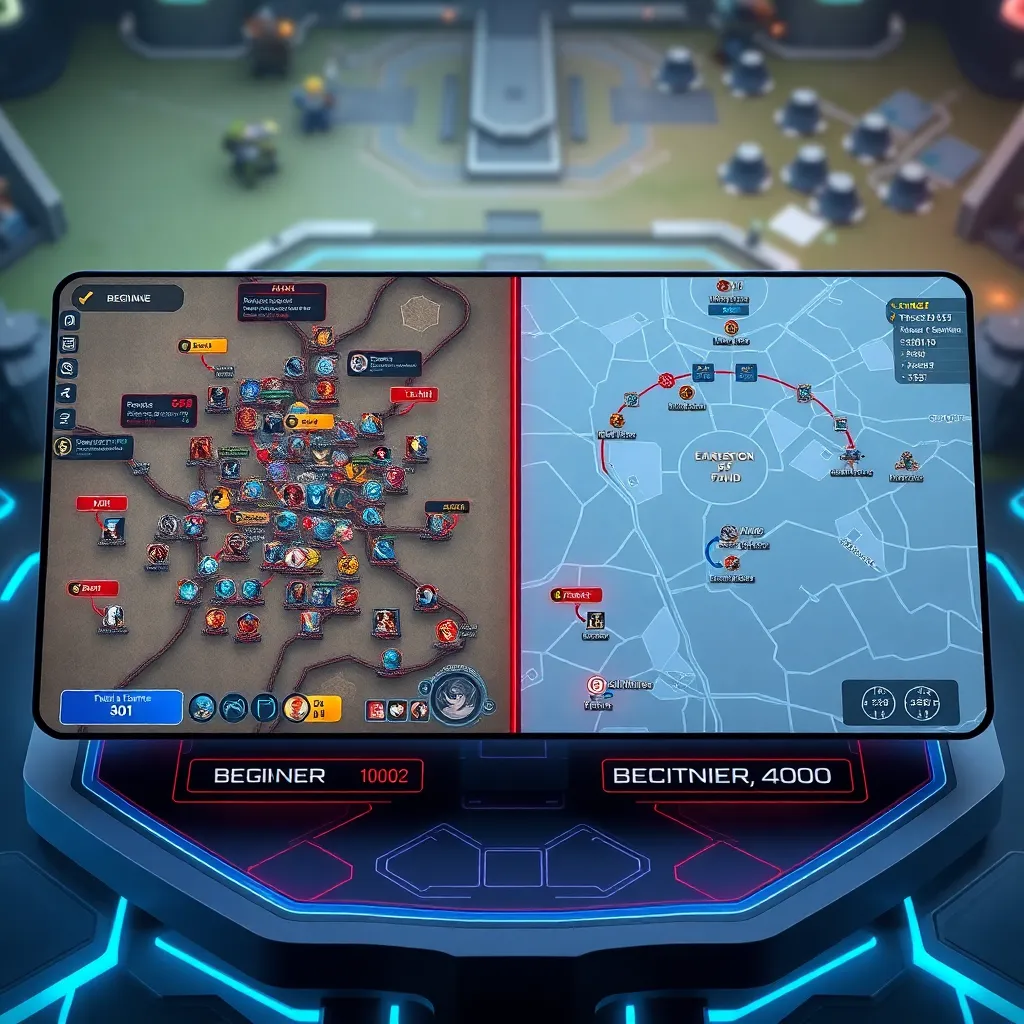Image resolution: width=1024 pixels, height=1024 pixels.
Task: Click the blue 301 button
Action: 121,706
